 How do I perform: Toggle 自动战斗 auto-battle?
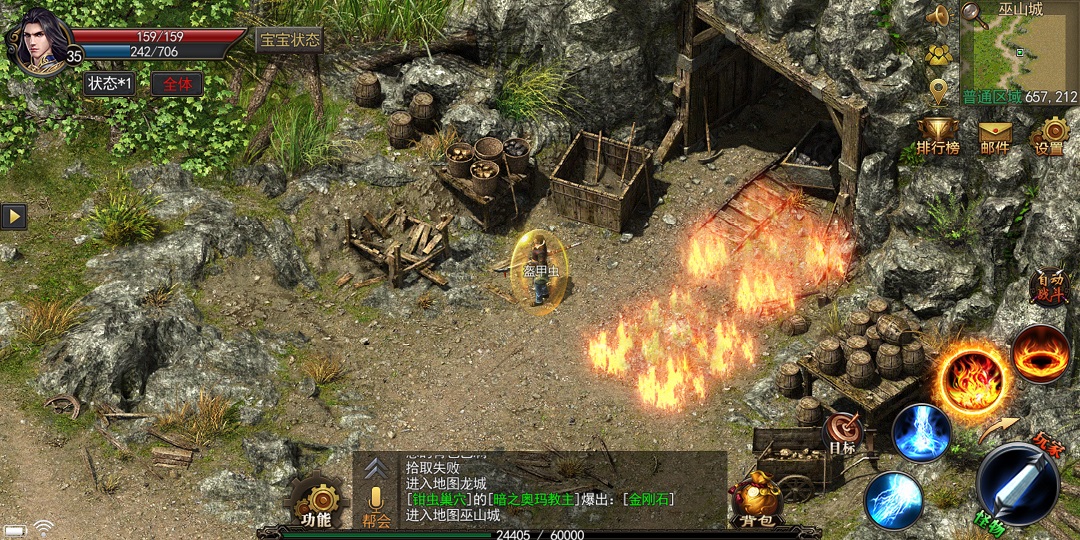1050,287
